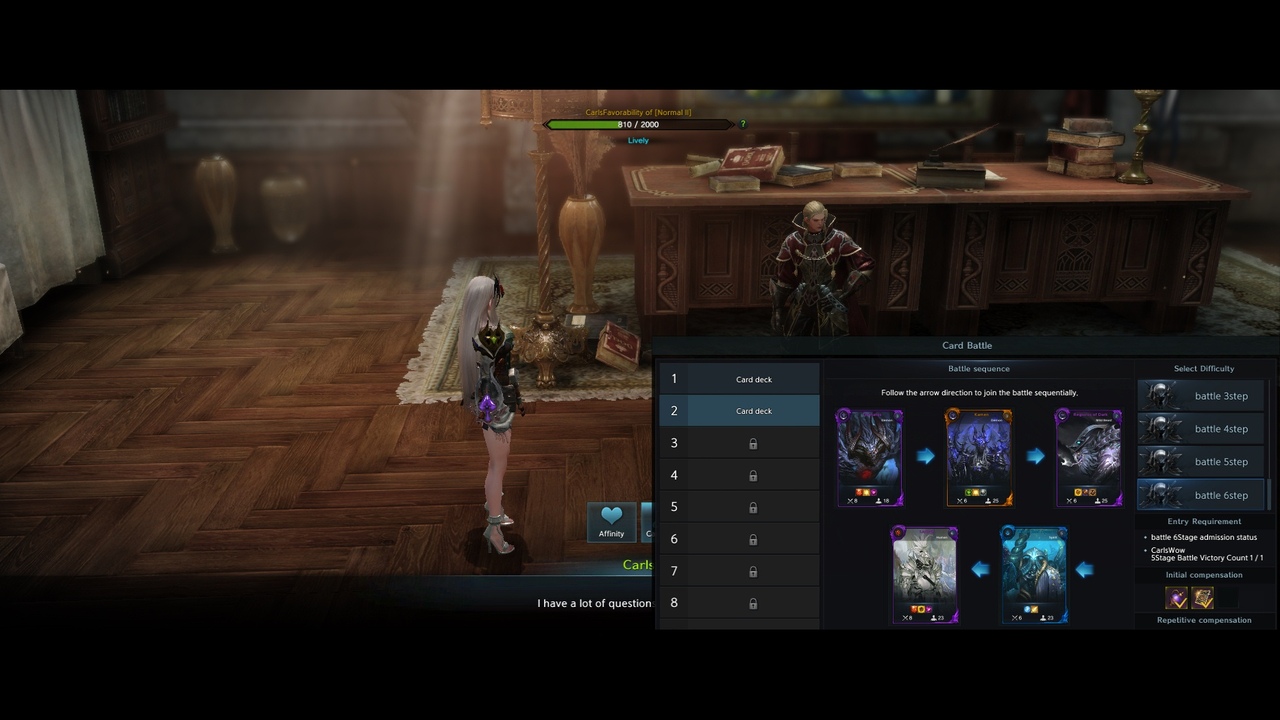Inspect the scroll reward icon
The height and width of the screenshot is (720, 1280).
pyautogui.click(x=1202, y=598)
